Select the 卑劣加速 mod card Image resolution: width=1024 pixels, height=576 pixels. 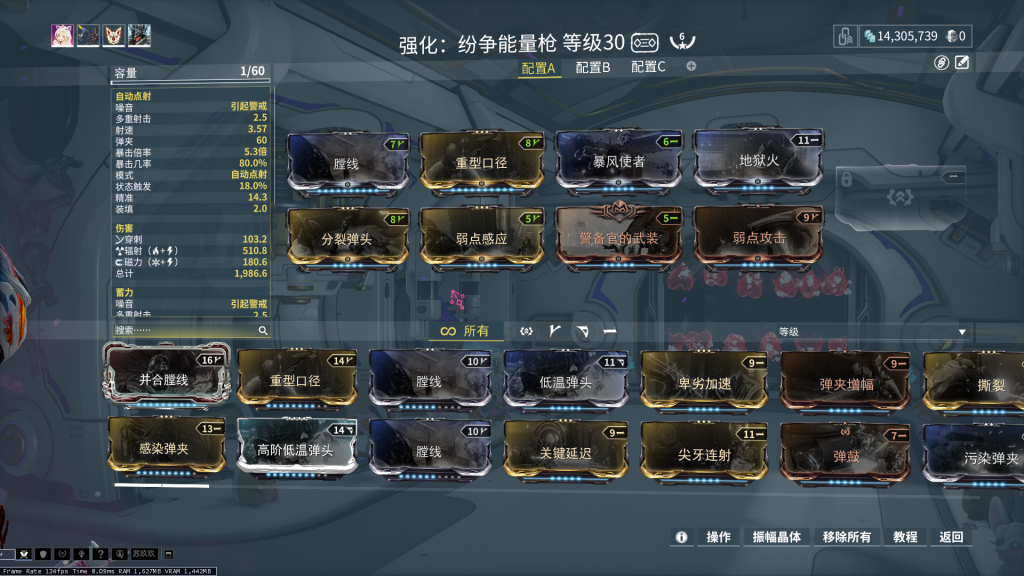[705, 382]
